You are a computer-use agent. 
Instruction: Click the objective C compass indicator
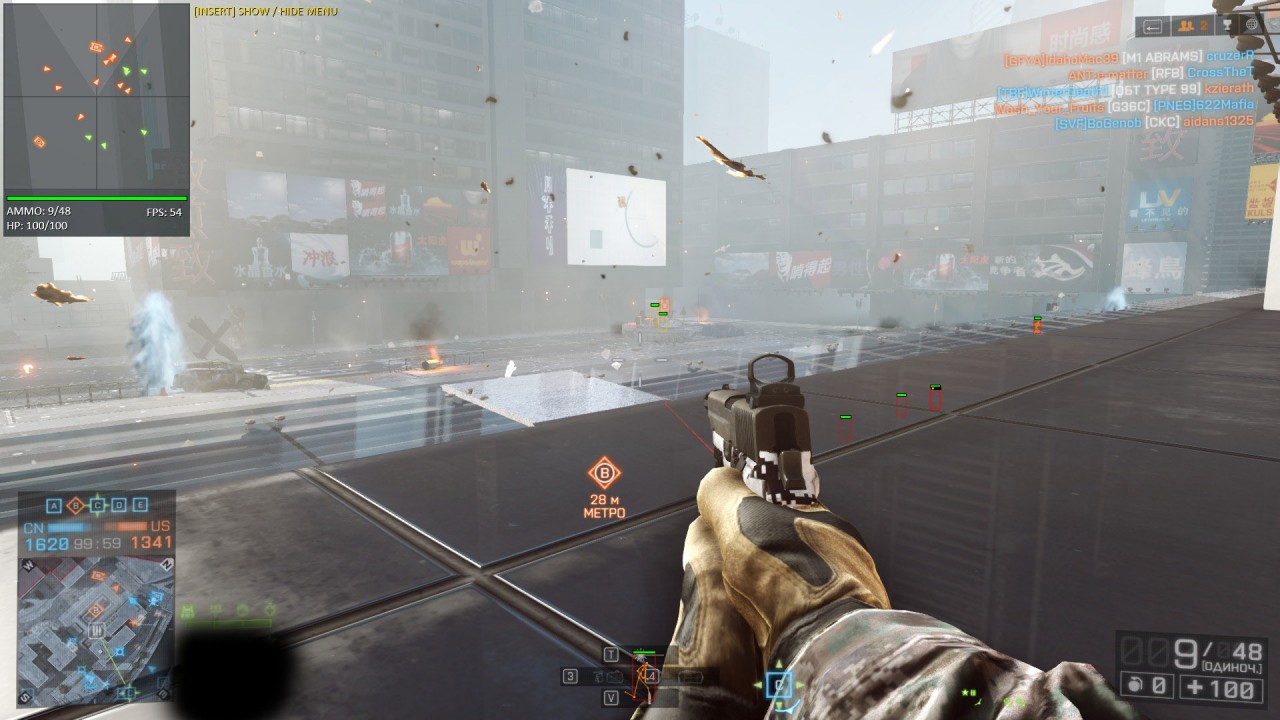[x=779, y=685]
